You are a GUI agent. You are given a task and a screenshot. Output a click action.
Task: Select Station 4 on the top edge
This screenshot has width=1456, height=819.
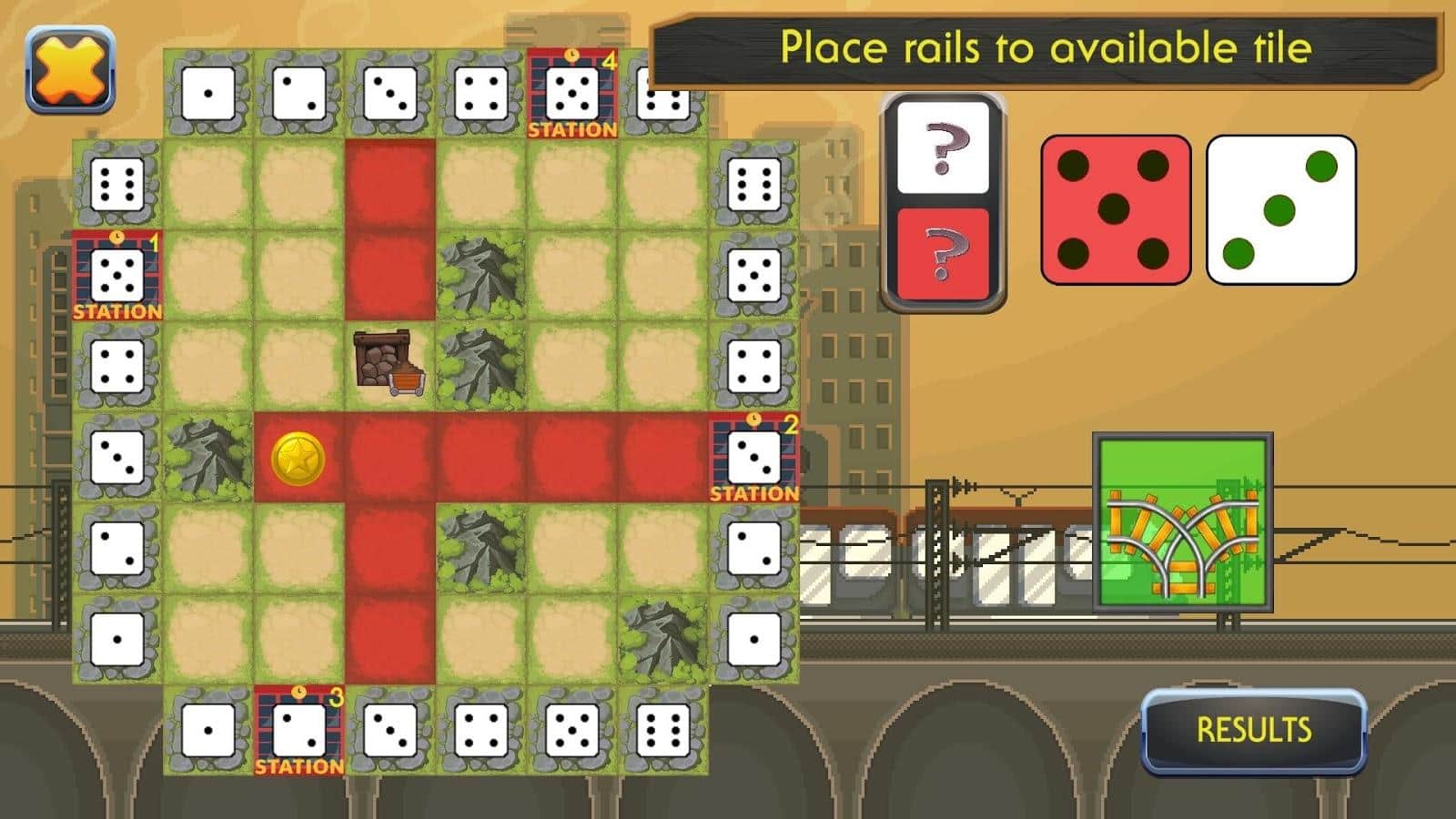pyautogui.click(x=572, y=94)
